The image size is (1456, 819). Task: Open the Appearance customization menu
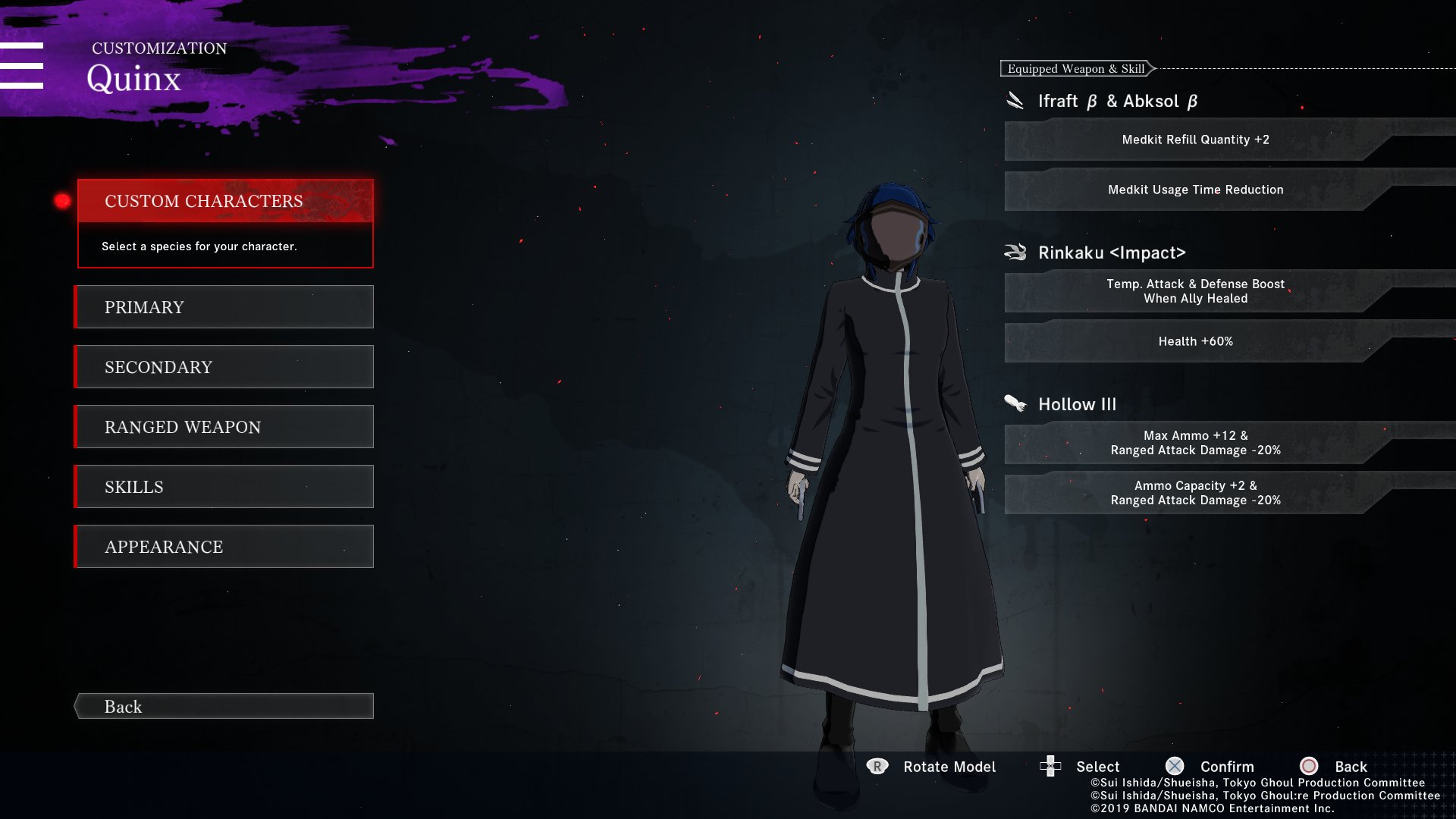(225, 547)
